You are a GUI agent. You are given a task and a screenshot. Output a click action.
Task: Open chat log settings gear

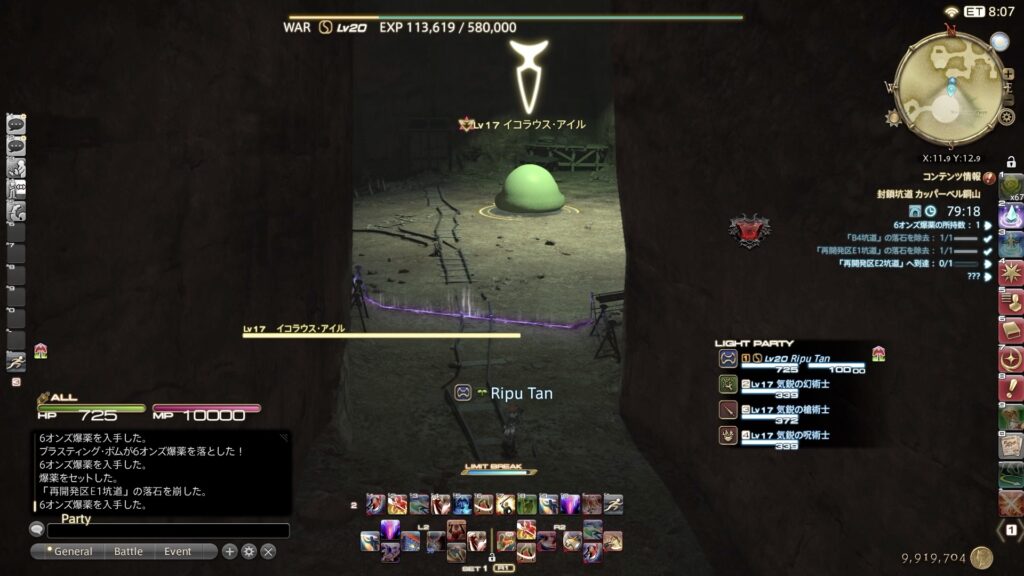pyautogui.click(x=249, y=551)
